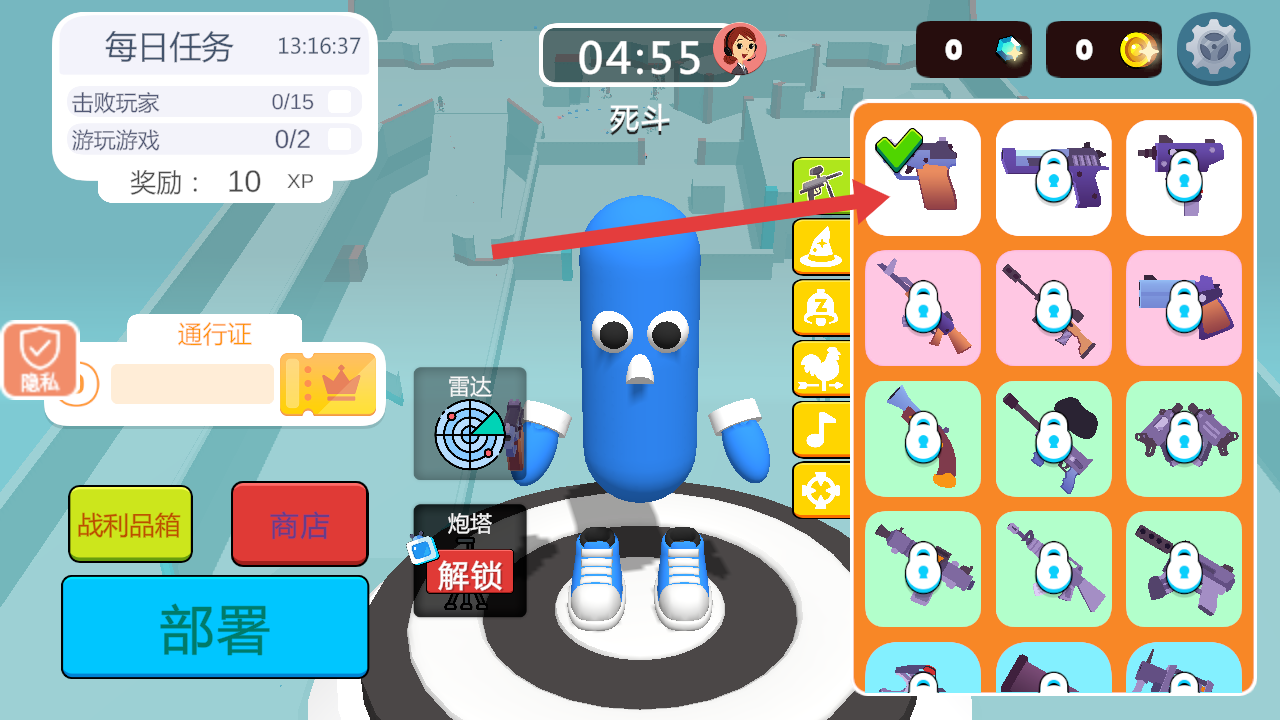
Task: Click the player avatar portrait
Action: click(x=740, y=48)
